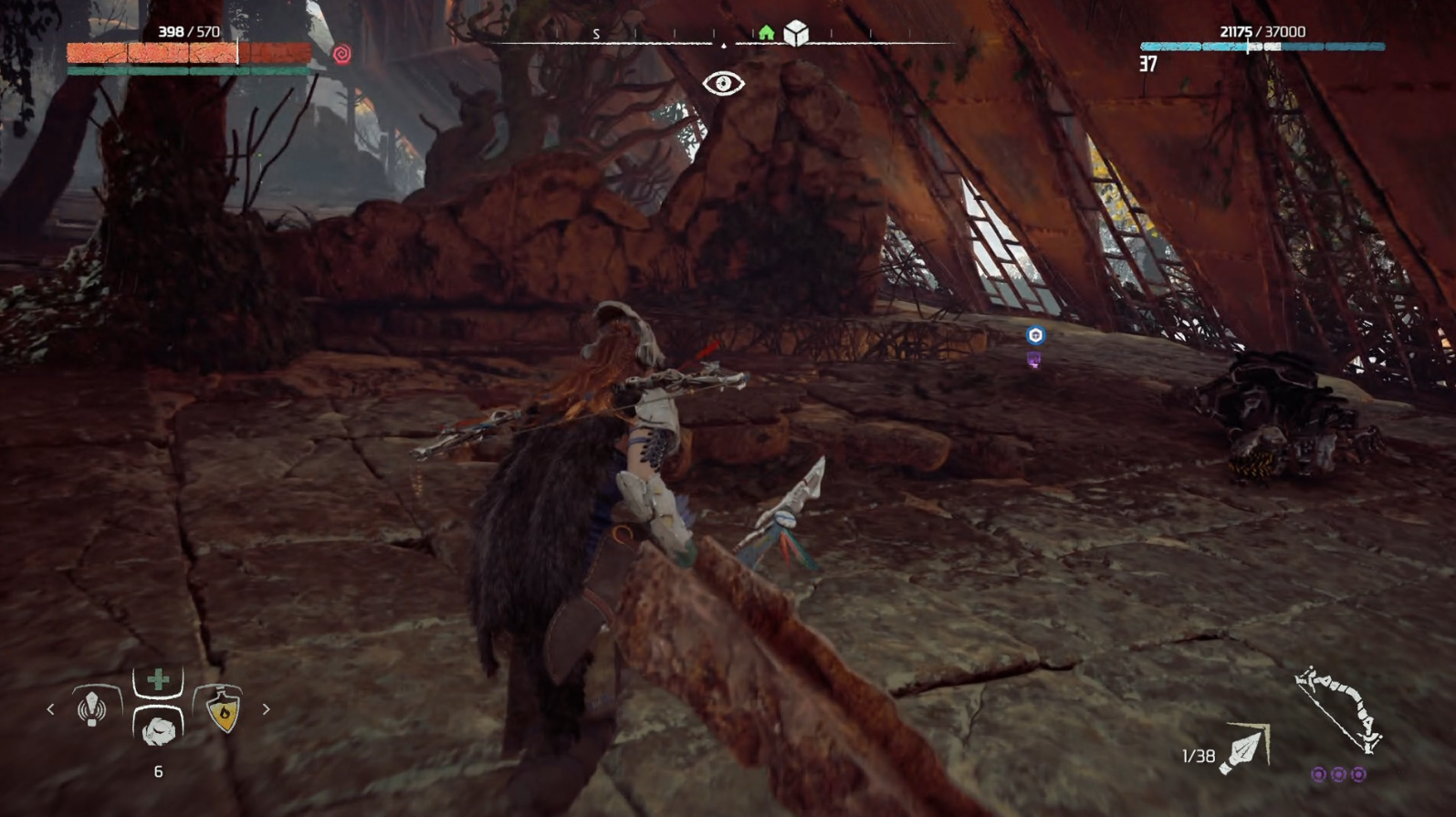Click the eye stealth visibility indicator
This screenshot has width=1456, height=817.
[723, 84]
